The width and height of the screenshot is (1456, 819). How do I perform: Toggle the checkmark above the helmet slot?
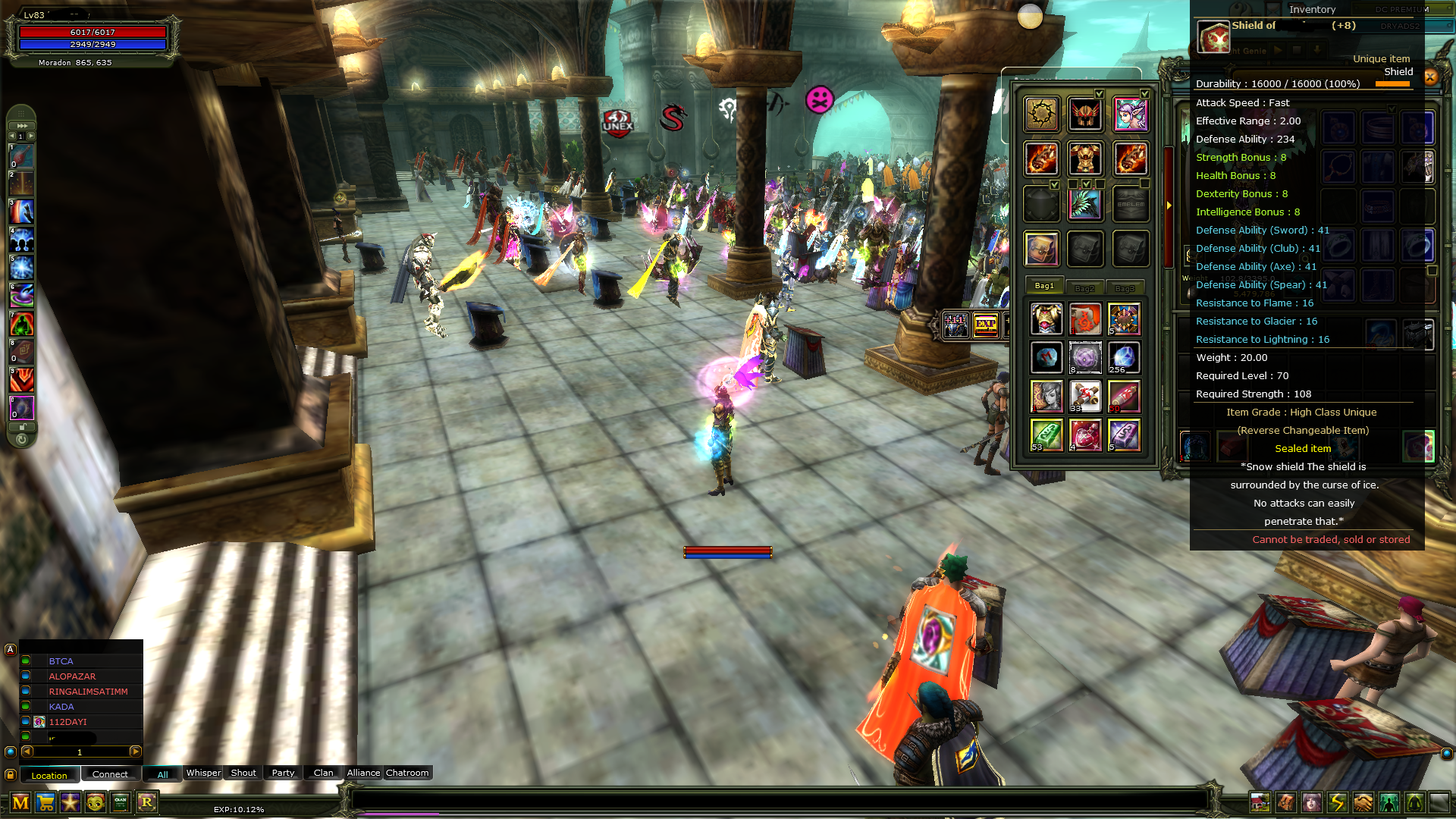click(x=1099, y=93)
